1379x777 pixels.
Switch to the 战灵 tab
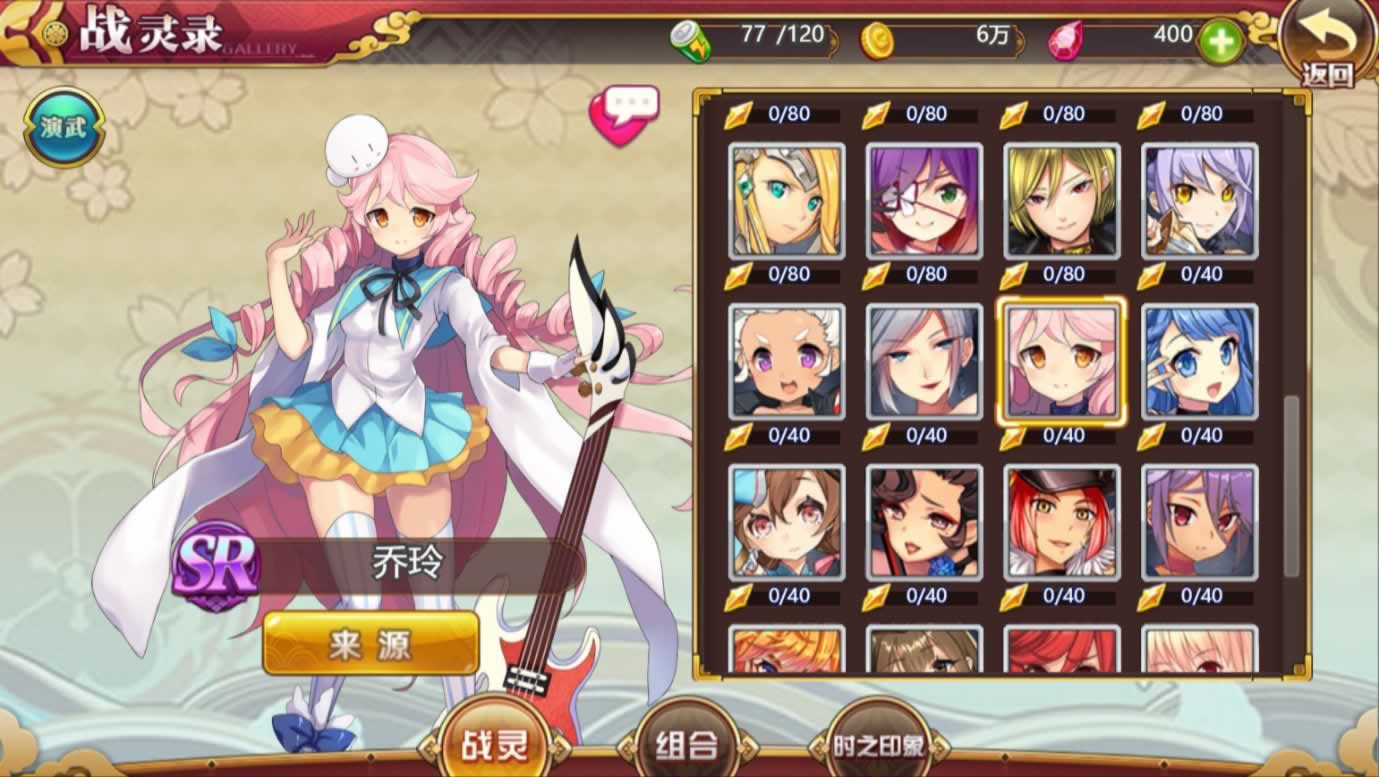pyautogui.click(x=495, y=743)
